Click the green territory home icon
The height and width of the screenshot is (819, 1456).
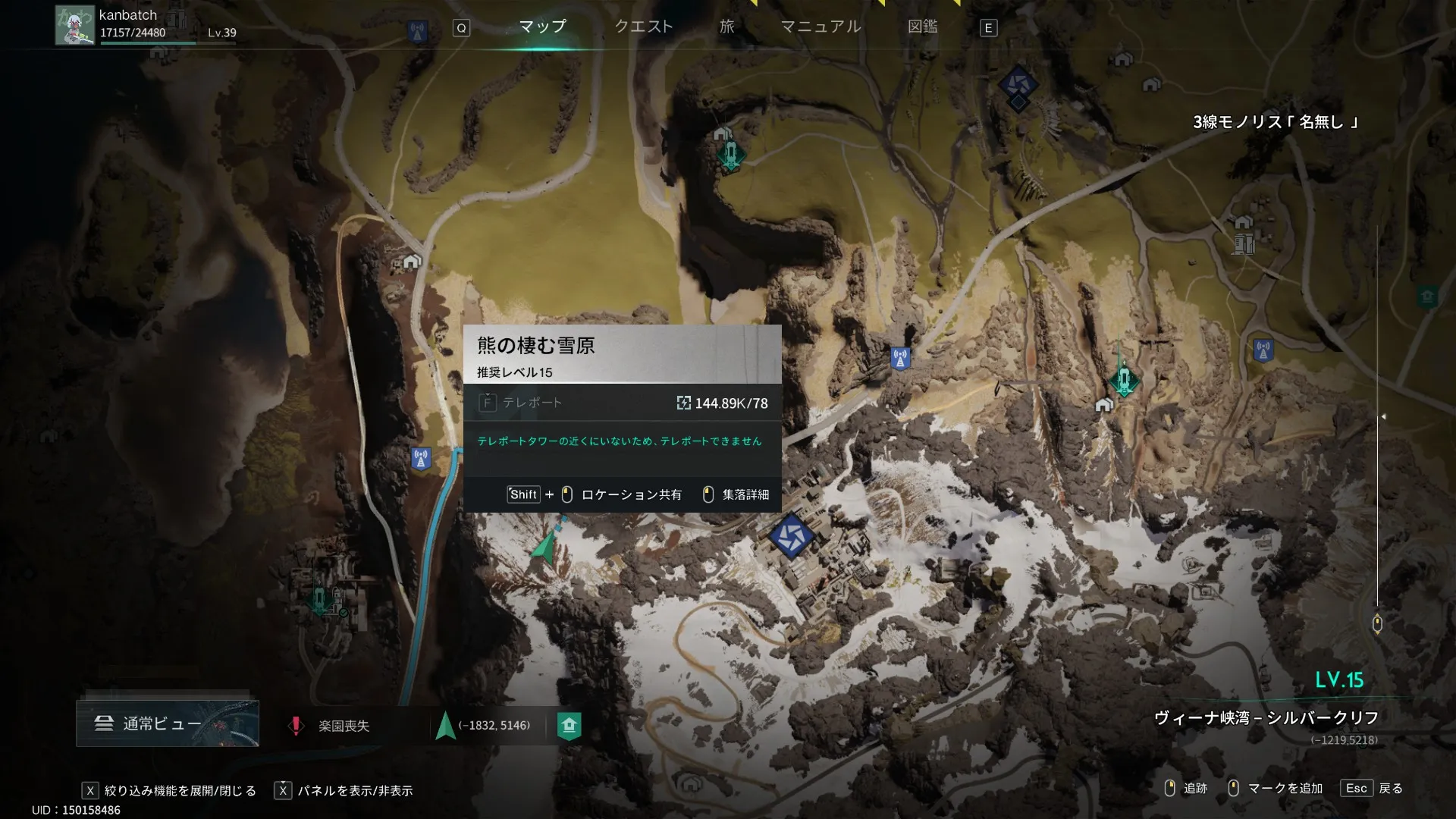(x=569, y=726)
